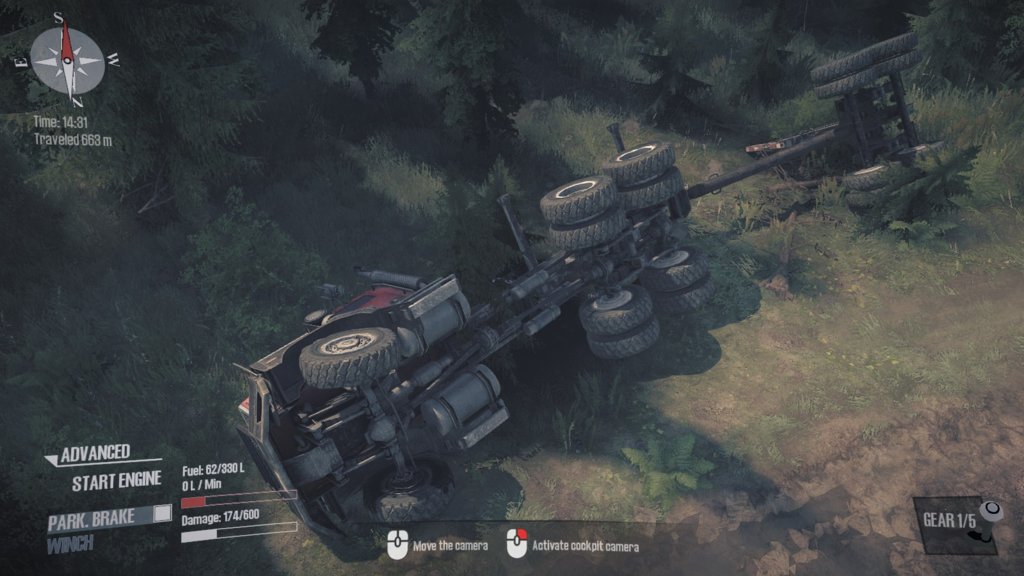Open the Advanced menu
This screenshot has height=576, width=1024.
pos(95,455)
